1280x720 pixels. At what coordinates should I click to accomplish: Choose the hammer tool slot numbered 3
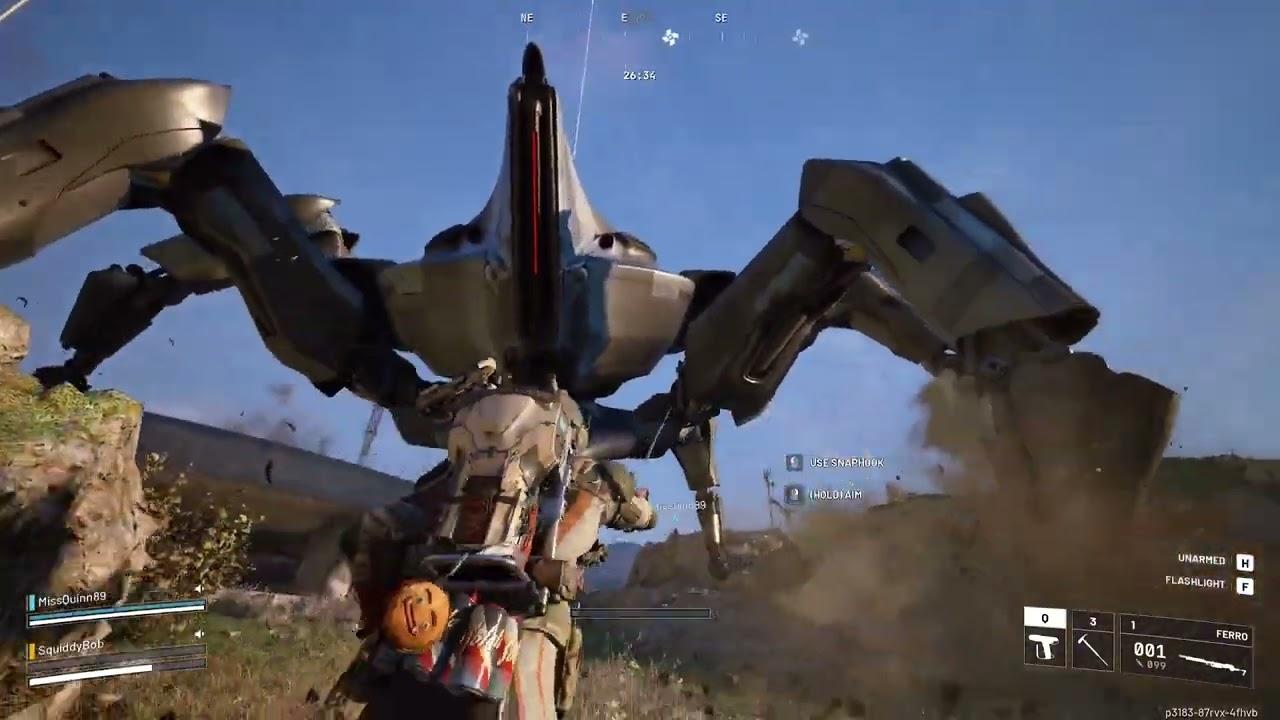[x=1092, y=642]
